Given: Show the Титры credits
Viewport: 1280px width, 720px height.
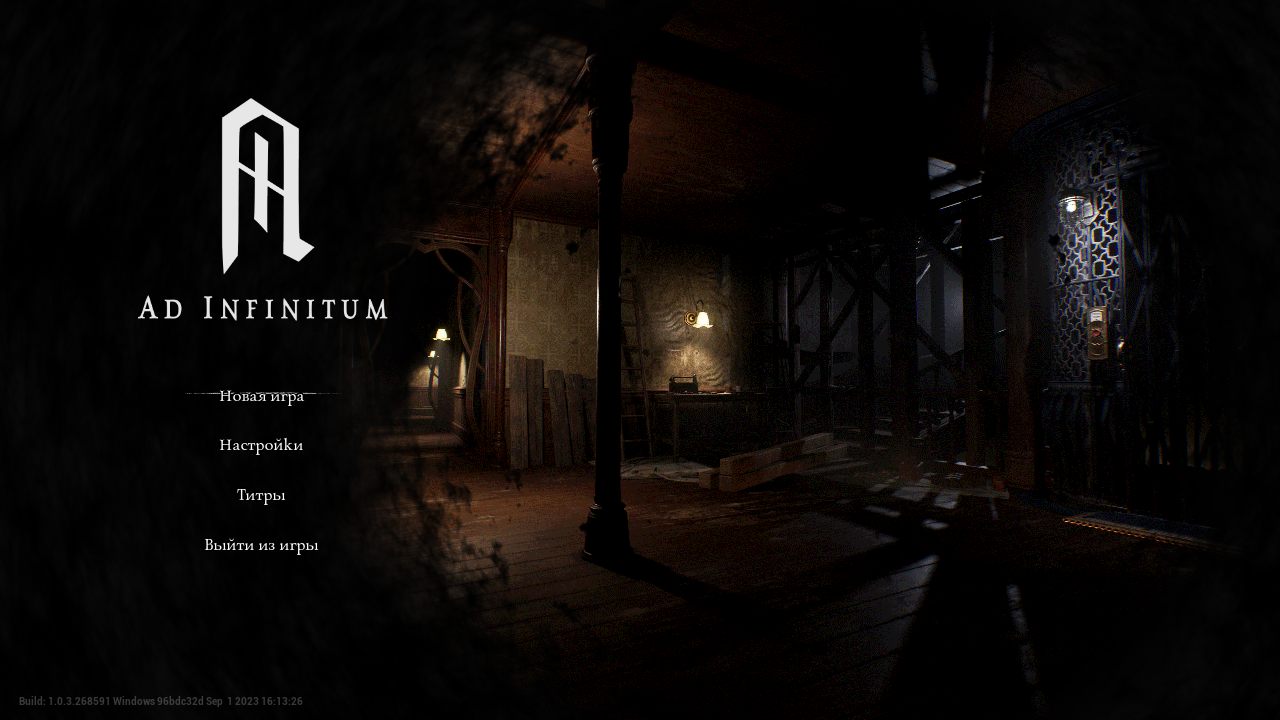Looking at the screenshot, I should 261,495.
